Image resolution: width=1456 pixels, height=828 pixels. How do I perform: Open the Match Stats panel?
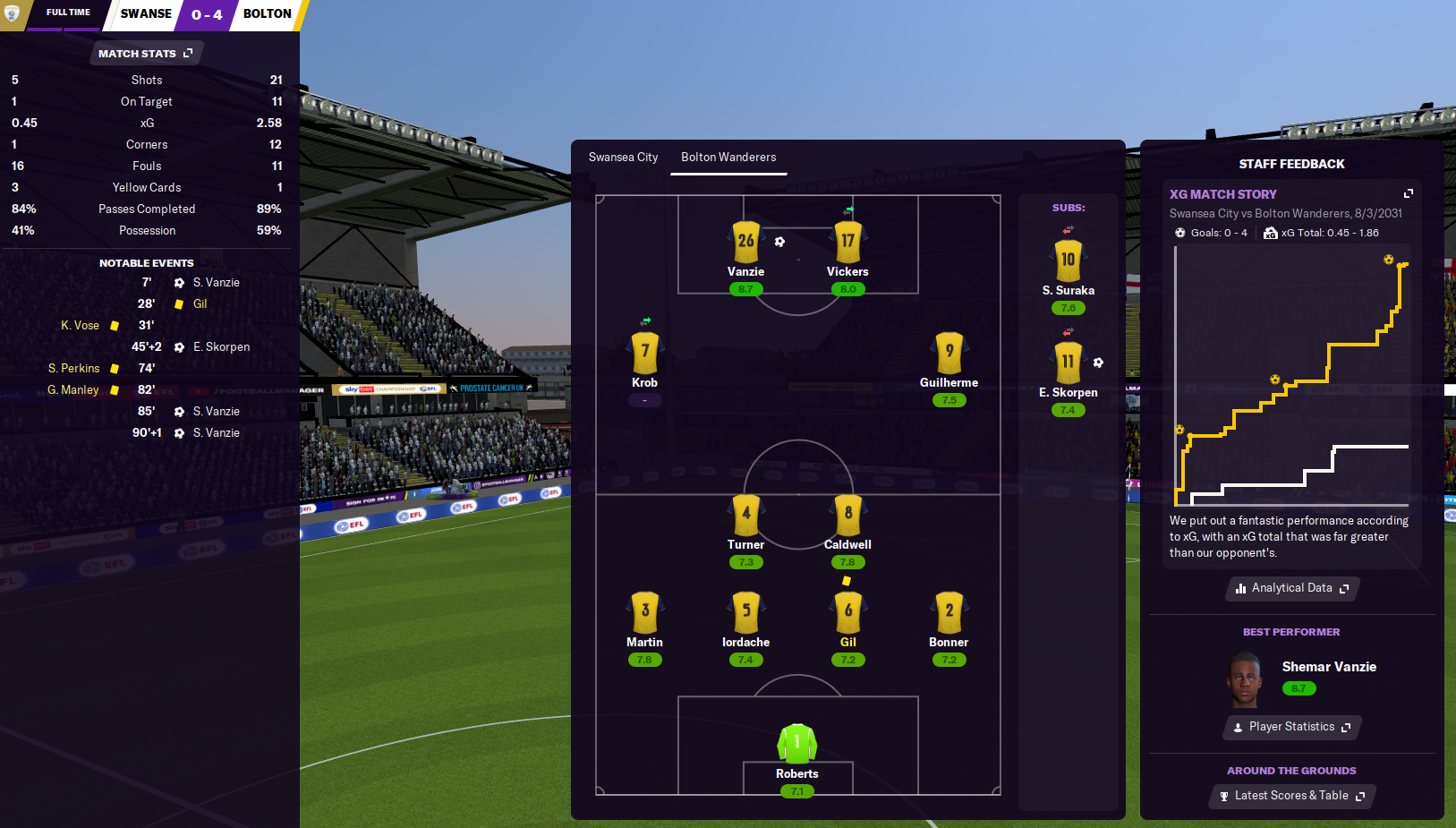(145, 54)
